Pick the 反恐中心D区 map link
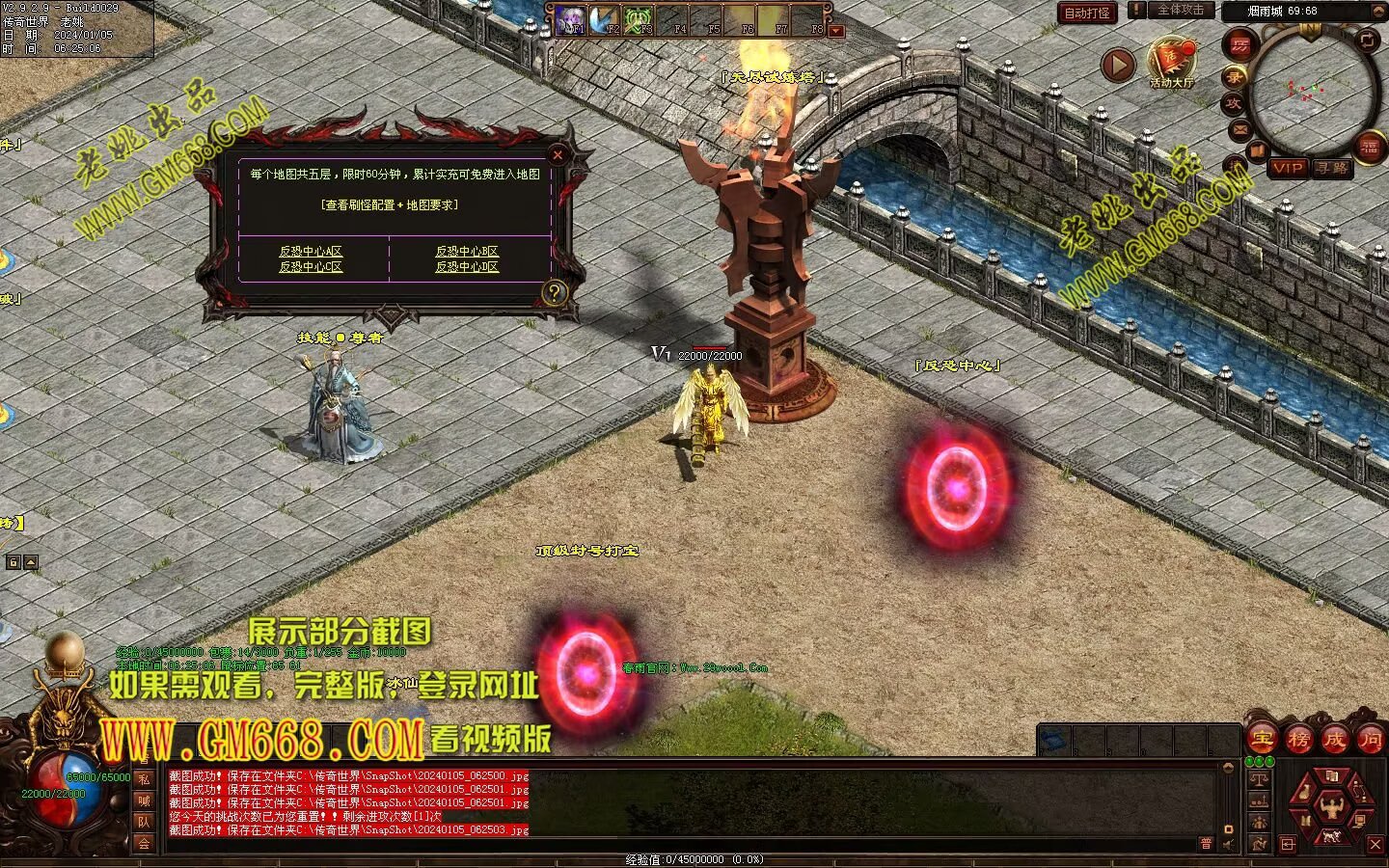 click(467, 267)
